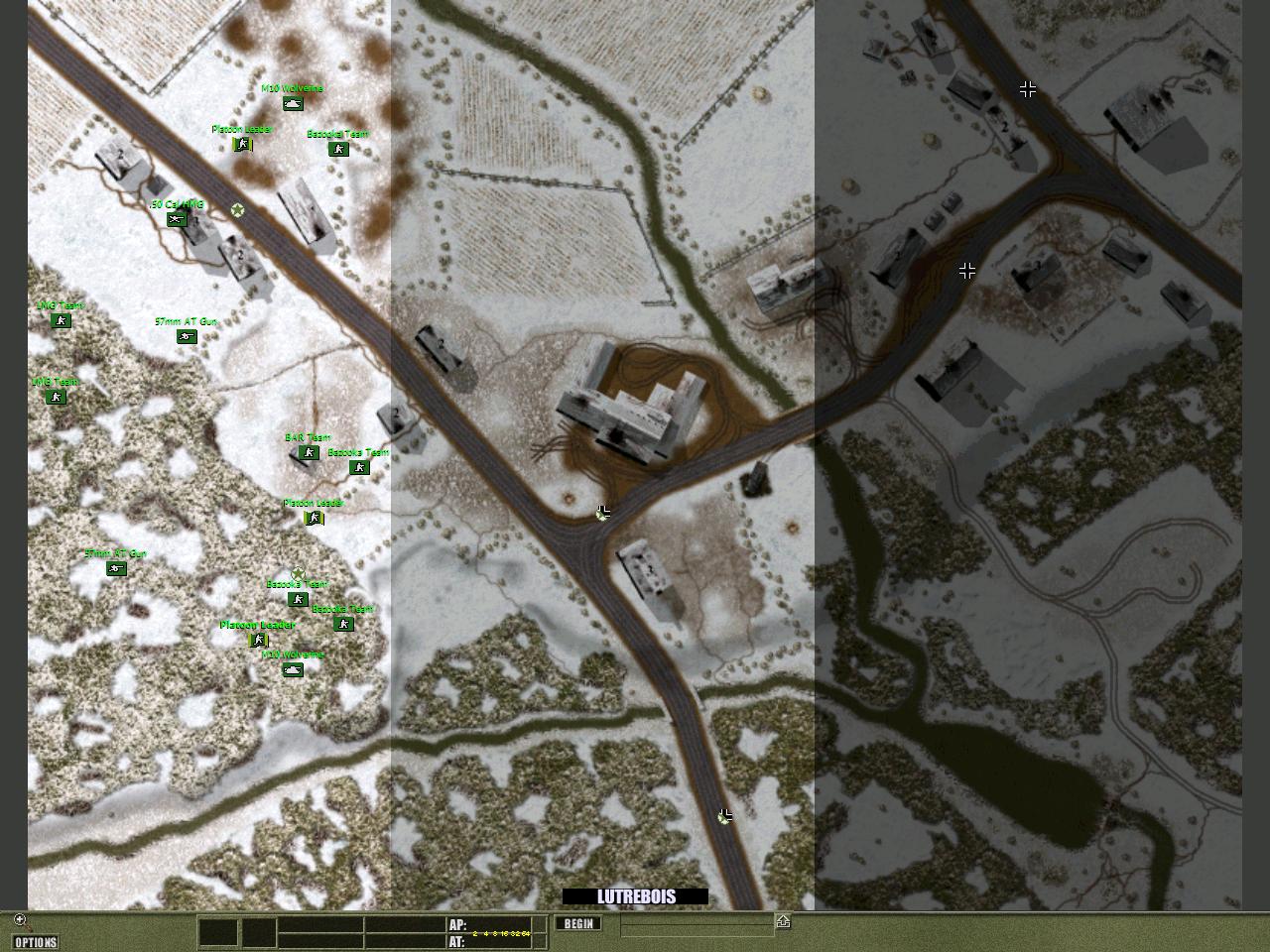The image size is (1270, 952).
Task: Select the 64 value on the AP scale
Action: point(524,932)
